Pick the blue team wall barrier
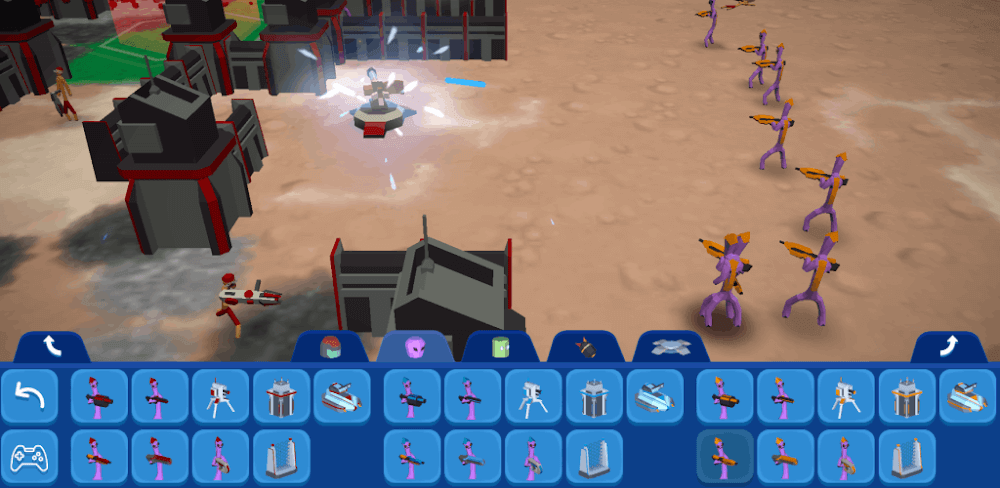This screenshot has height=488, width=1000. [x=595, y=457]
